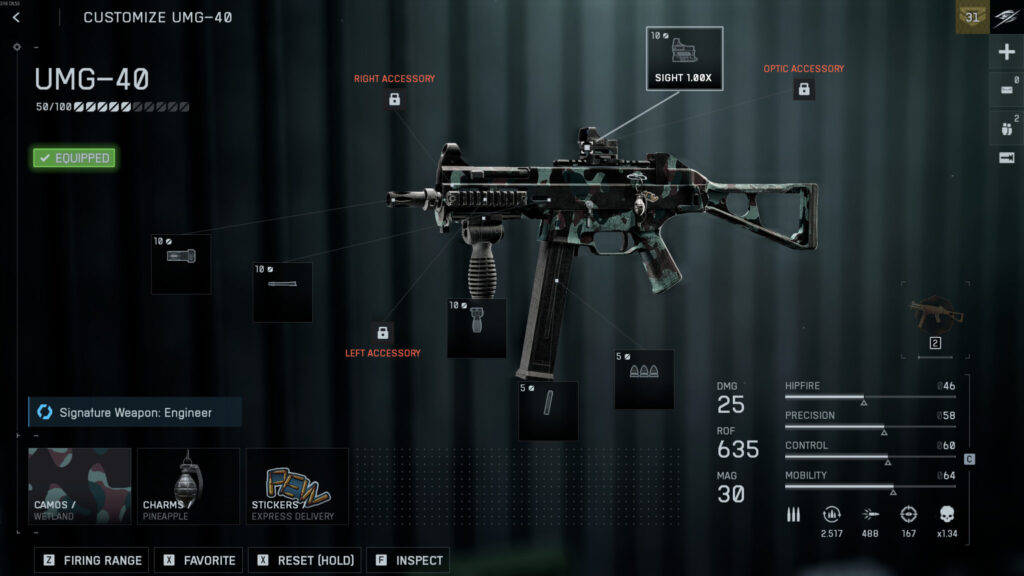This screenshot has height=576, width=1024.
Task: Launch the Firing Range
Action: (x=93, y=561)
